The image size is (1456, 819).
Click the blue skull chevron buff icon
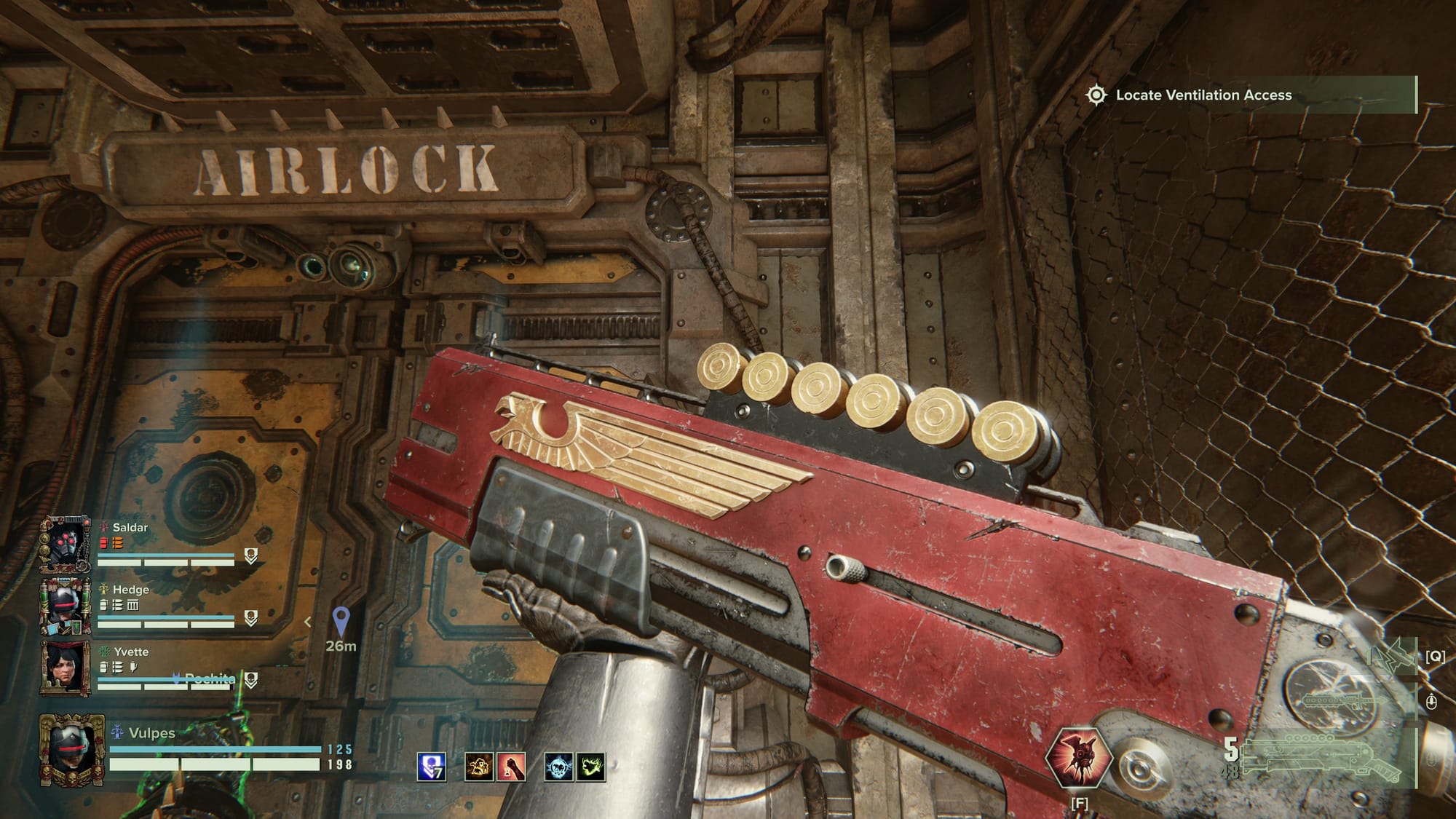click(x=431, y=767)
